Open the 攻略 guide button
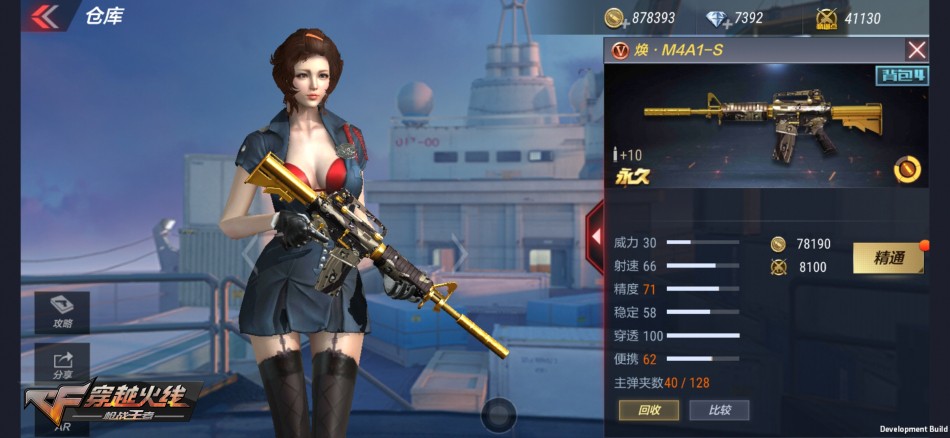The height and width of the screenshot is (438, 950). click(x=62, y=313)
